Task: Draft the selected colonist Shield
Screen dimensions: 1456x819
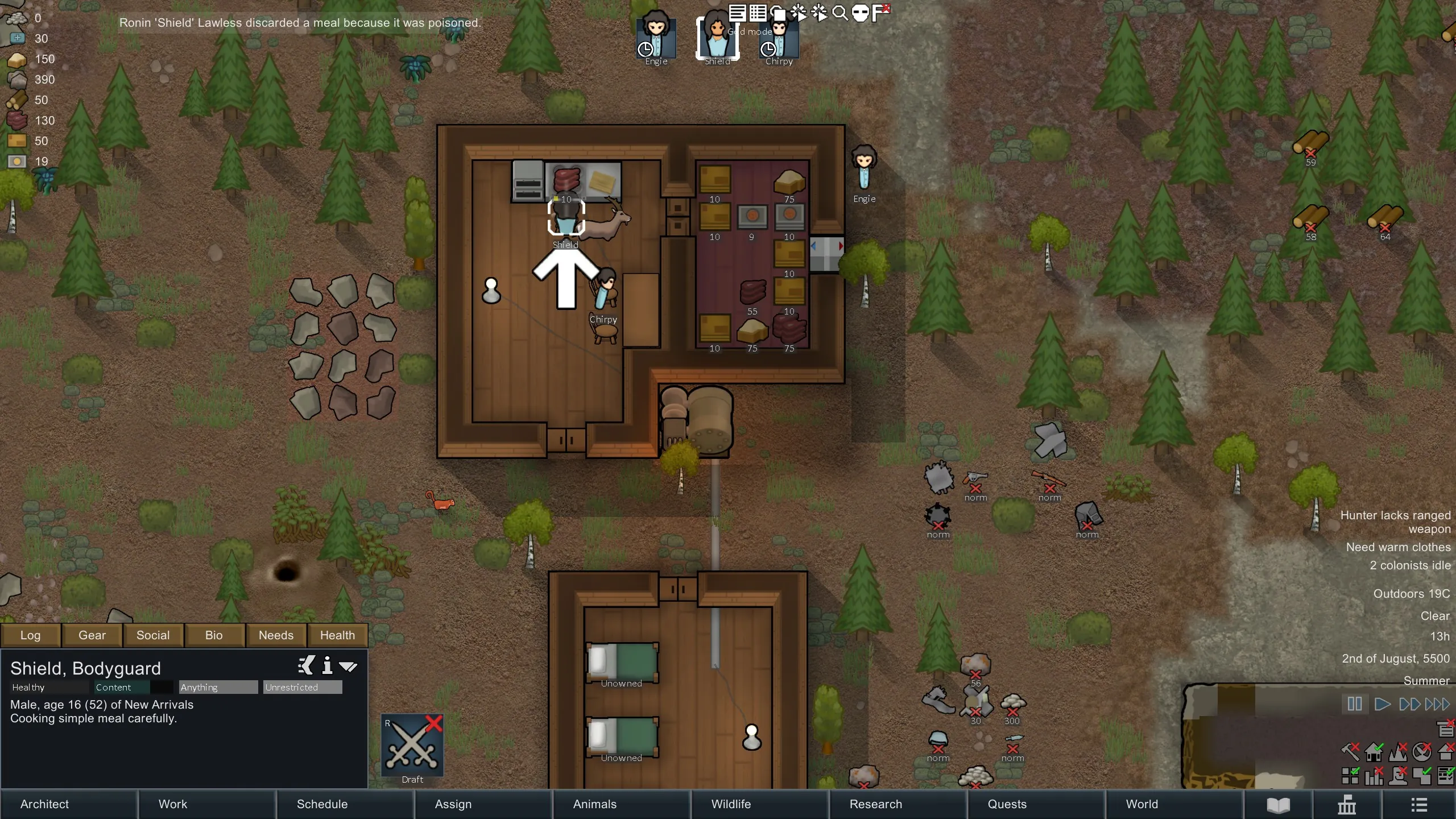Action: (412, 745)
